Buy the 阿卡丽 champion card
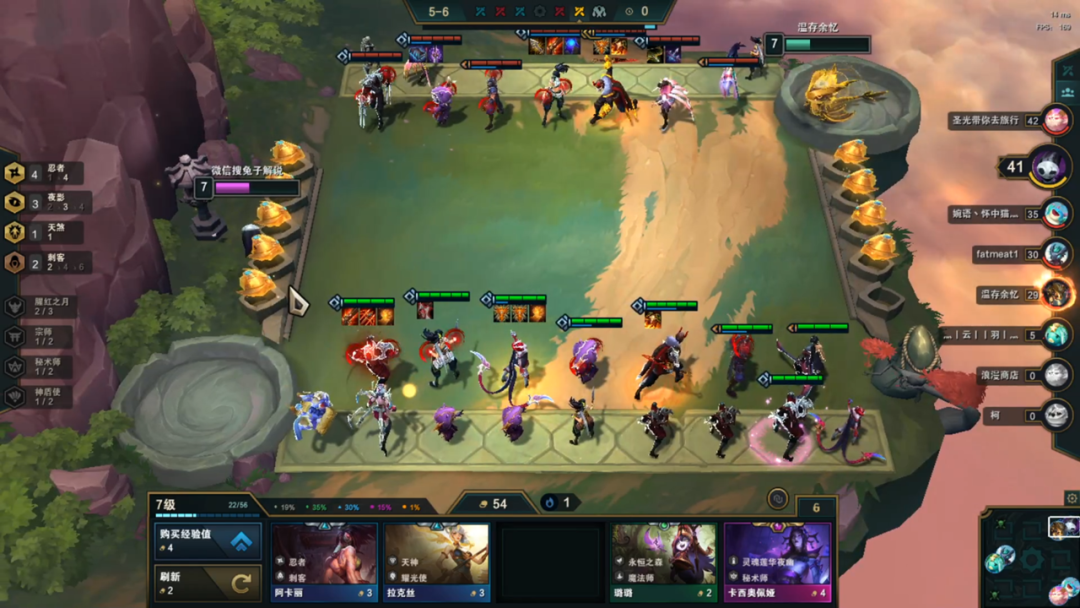 tap(323, 562)
